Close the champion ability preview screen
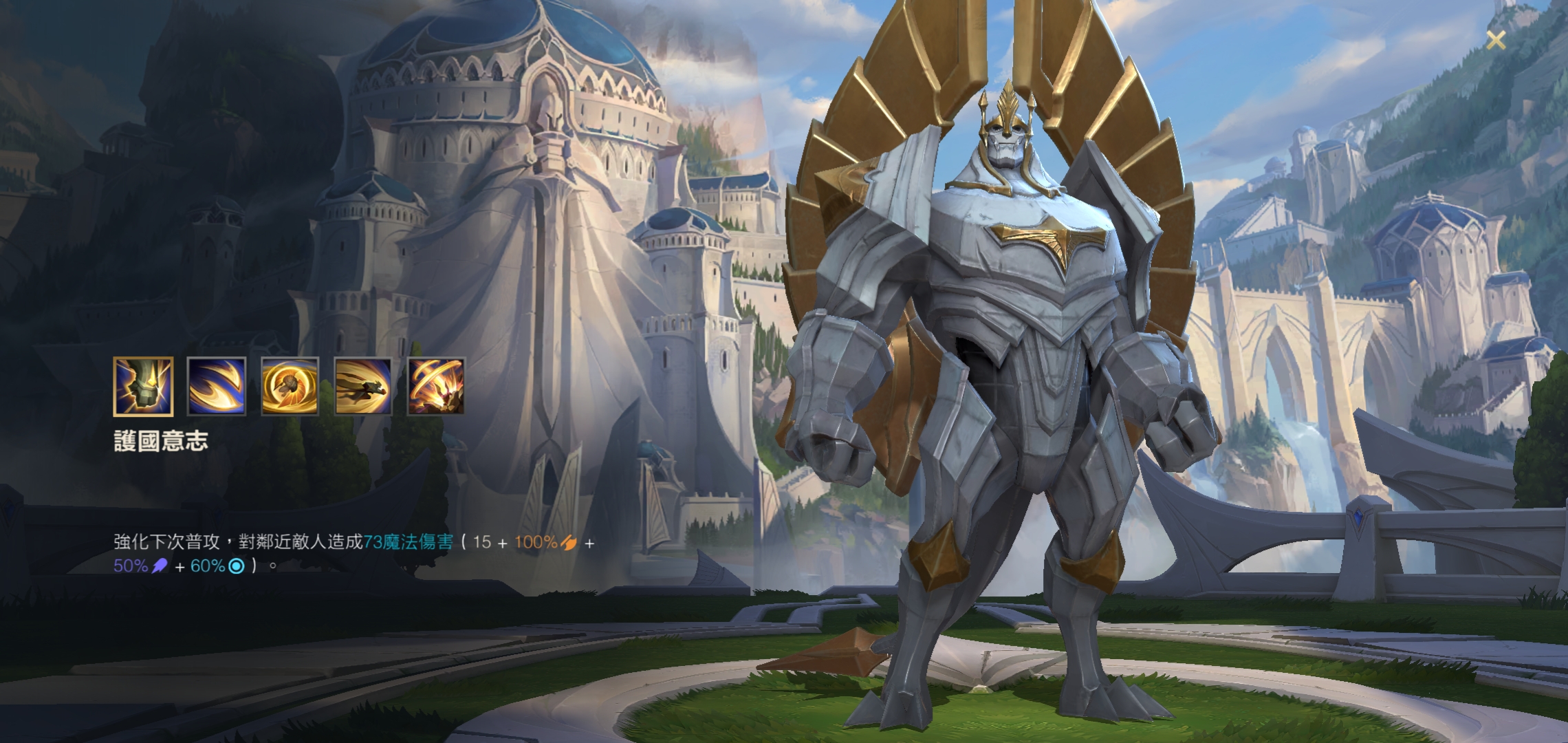Screen dimensions: 1568x743 [x=1495, y=41]
